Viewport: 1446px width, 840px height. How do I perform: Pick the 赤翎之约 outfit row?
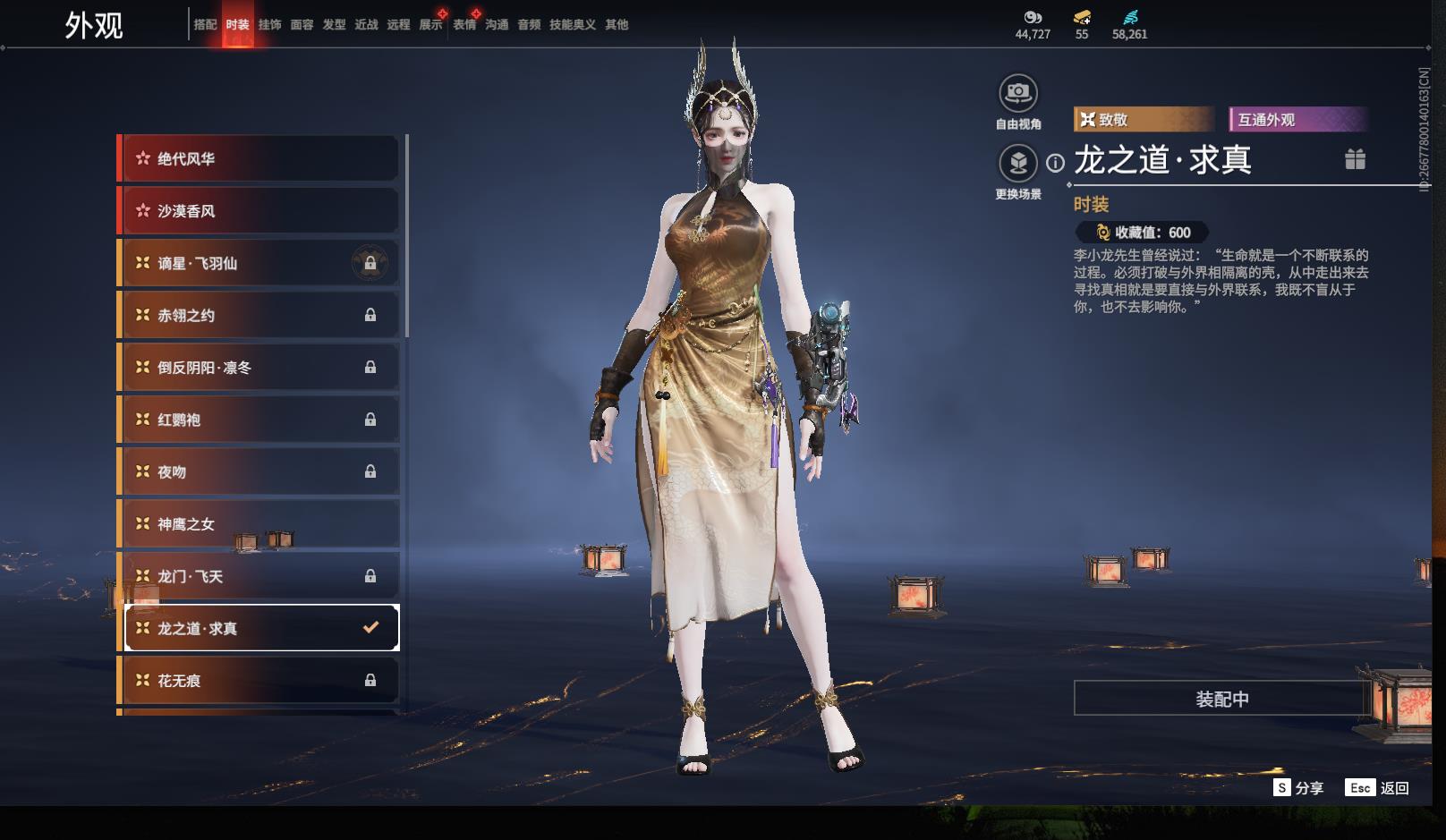(x=259, y=315)
